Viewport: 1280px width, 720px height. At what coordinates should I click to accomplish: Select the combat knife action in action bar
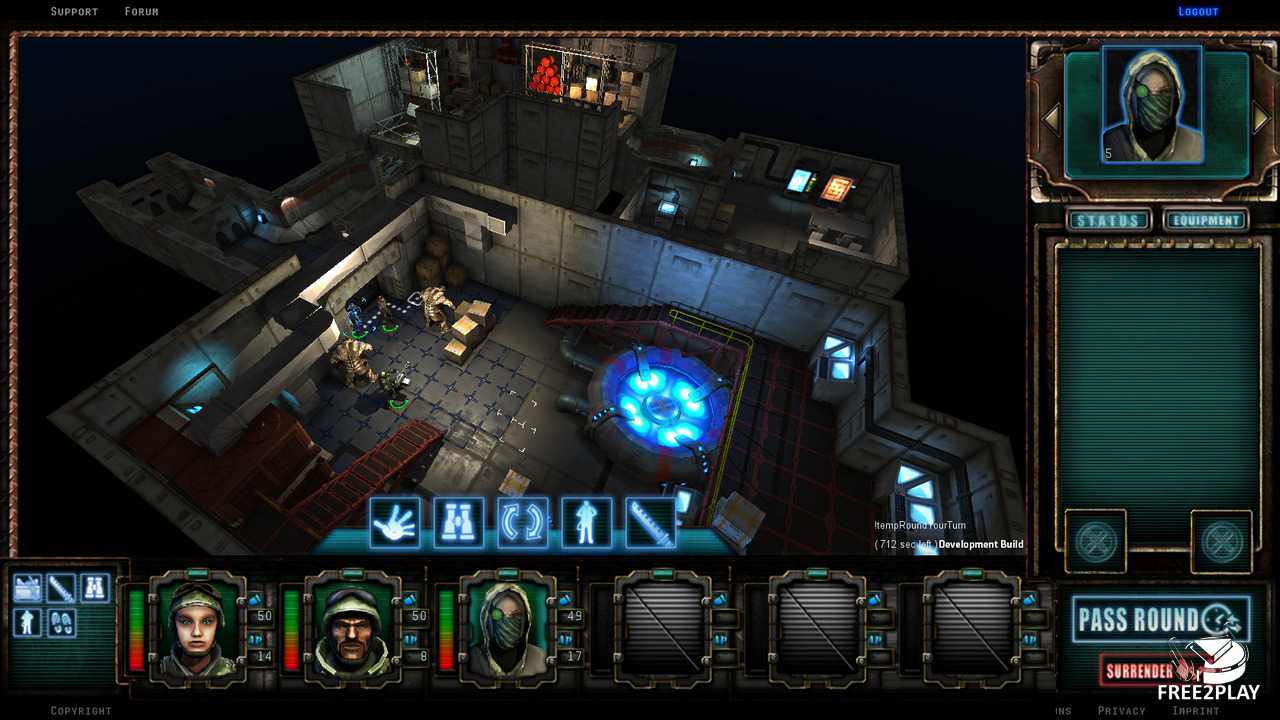(x=650, y=522)
